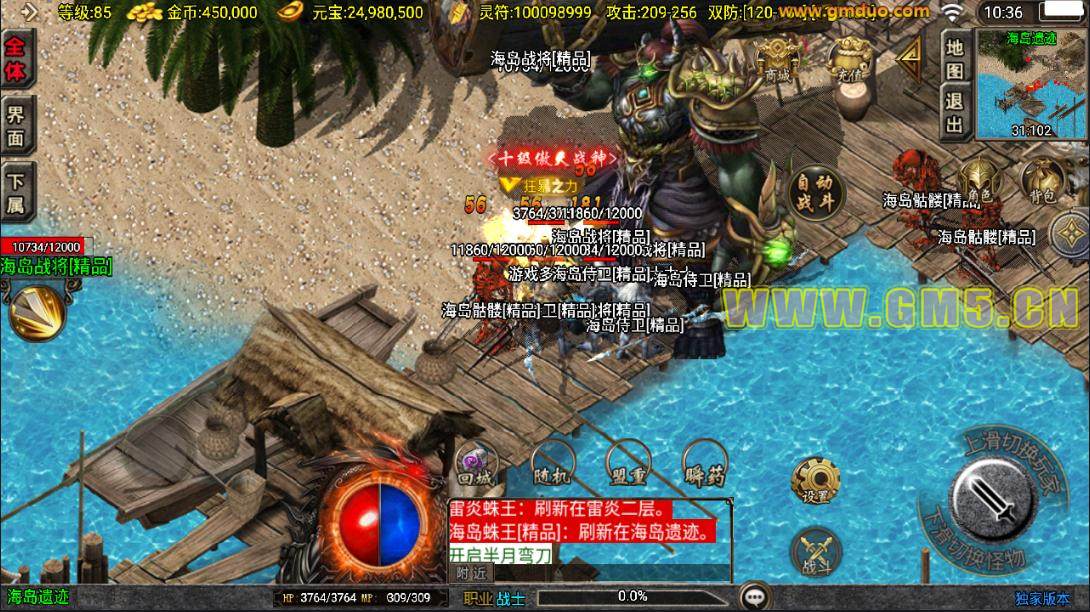Switch to the 界面 tab
The width and height of the screenshot is (1090, 612).
tap(17, 125)
